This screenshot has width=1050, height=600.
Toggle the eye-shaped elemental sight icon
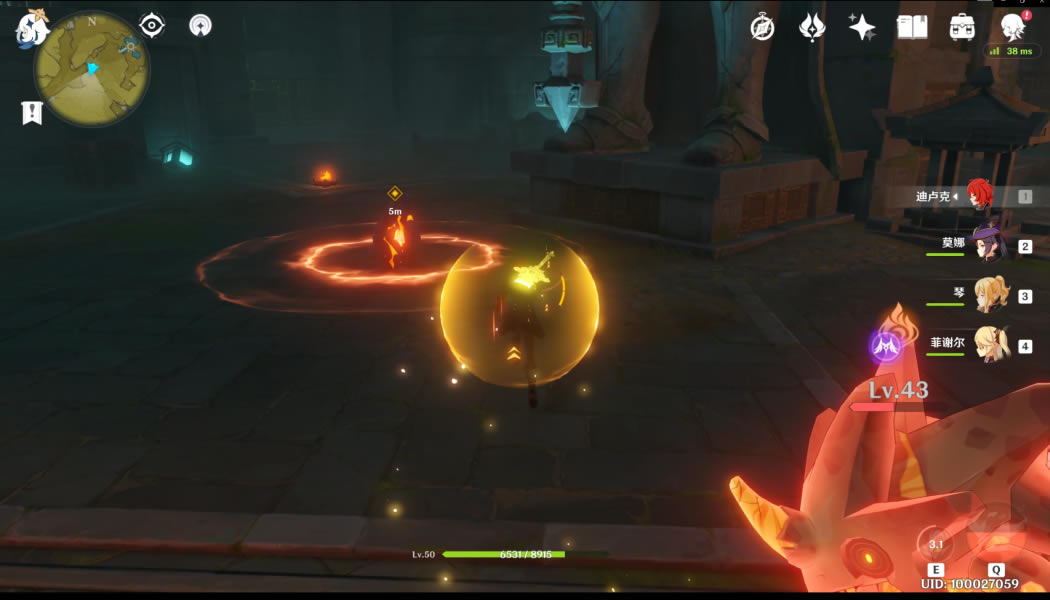click(x=152, y=25)
